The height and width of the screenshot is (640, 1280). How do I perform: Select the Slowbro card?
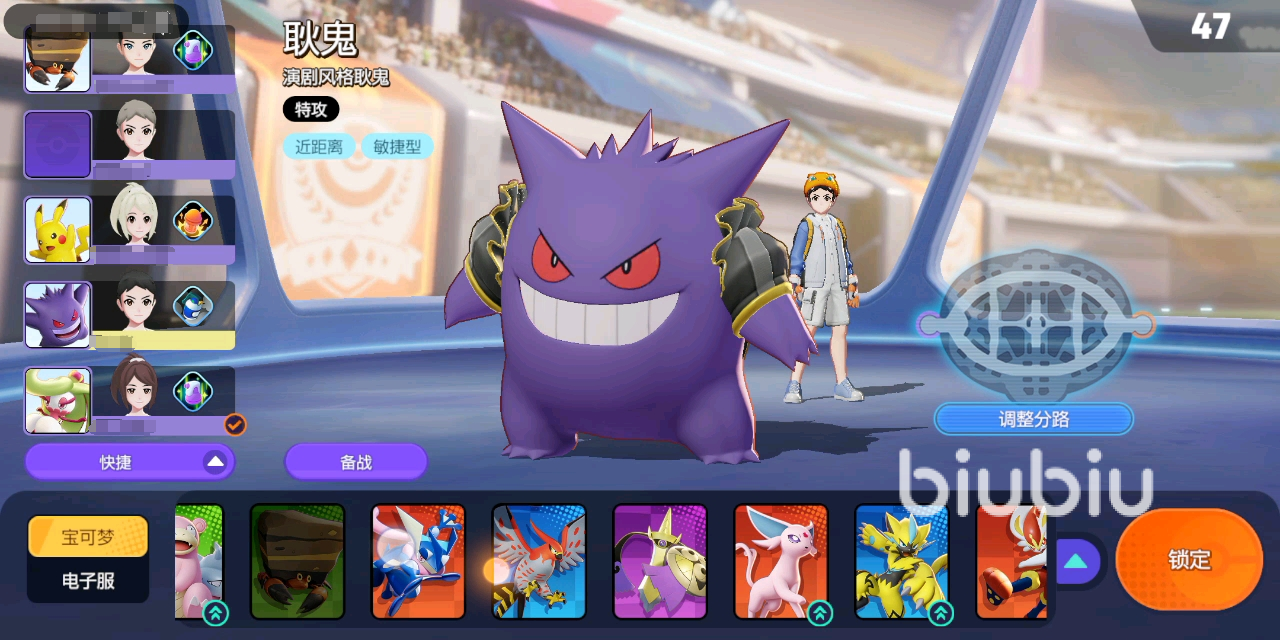click(x=200, y=561)
